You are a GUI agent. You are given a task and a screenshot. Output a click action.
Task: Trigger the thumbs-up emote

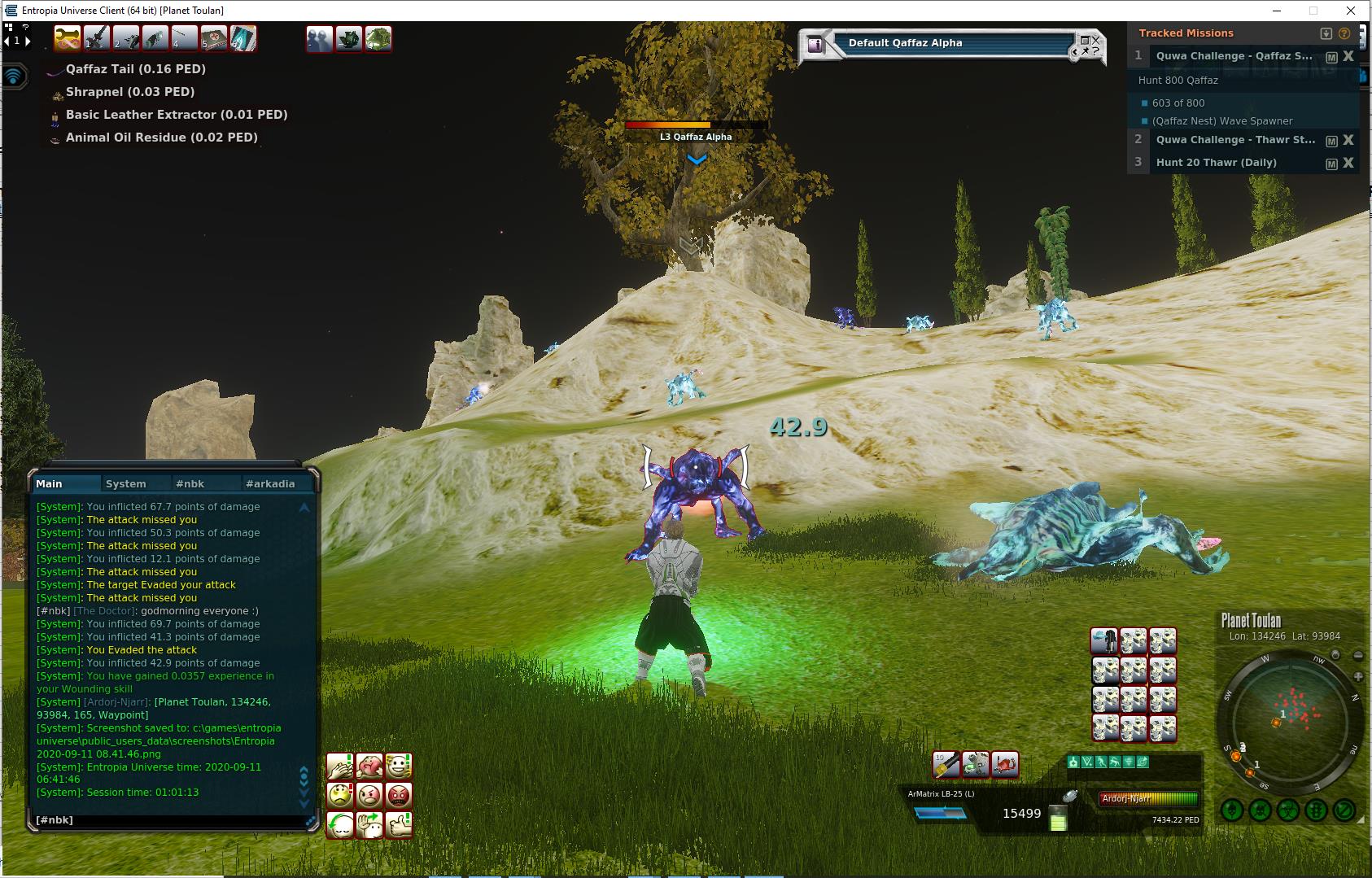point(399,825)
